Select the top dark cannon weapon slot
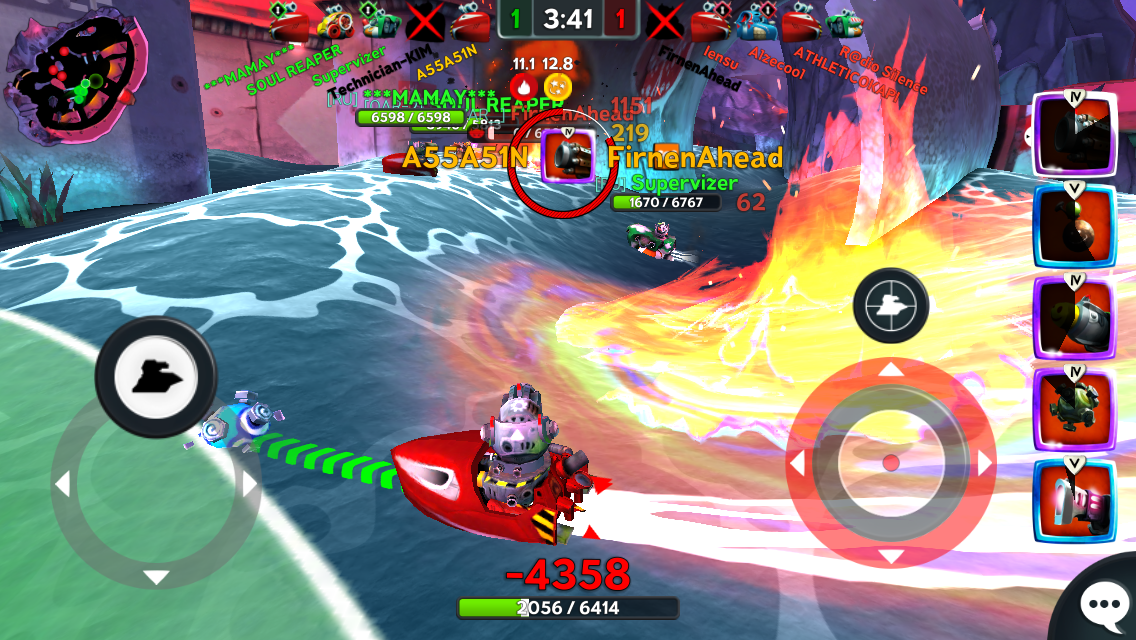 click(x=1074, y=135)
